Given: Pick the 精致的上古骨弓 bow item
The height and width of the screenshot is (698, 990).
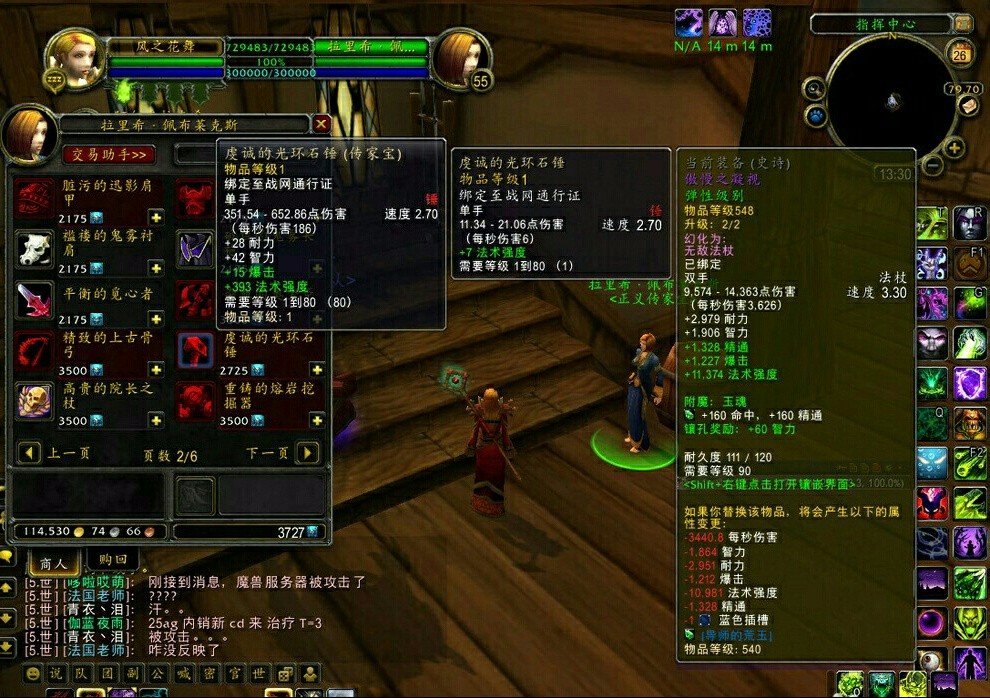Looking at the screenshot, I should point(35,350).
